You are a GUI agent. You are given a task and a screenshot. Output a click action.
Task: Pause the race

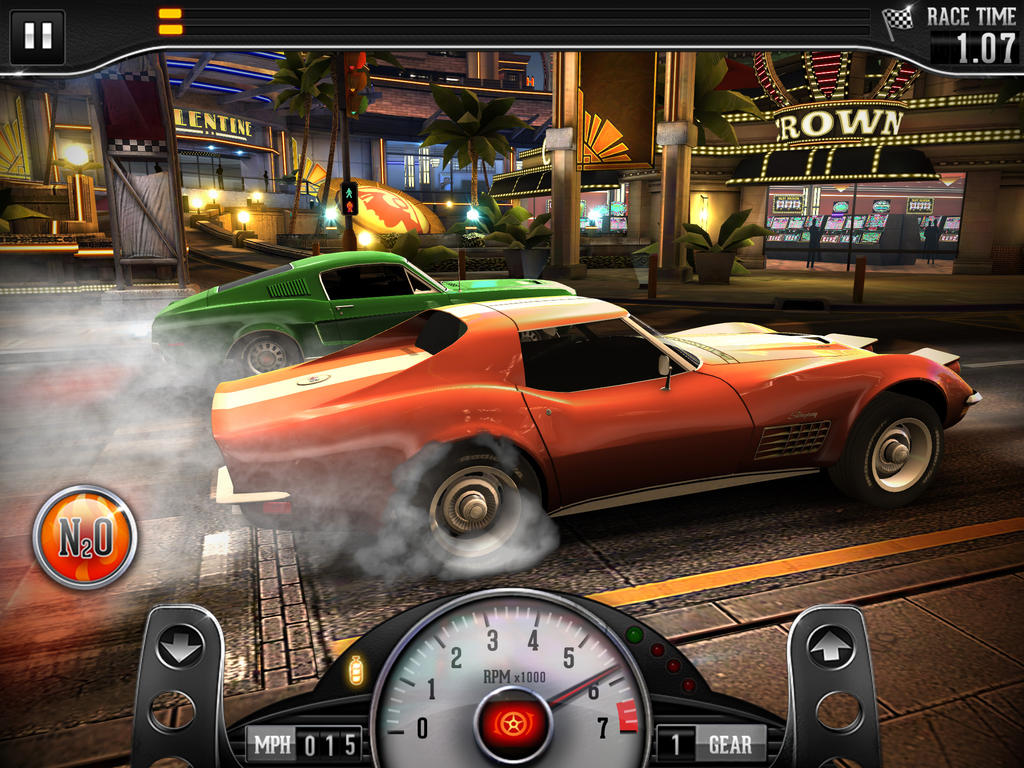tap(37, 36)
